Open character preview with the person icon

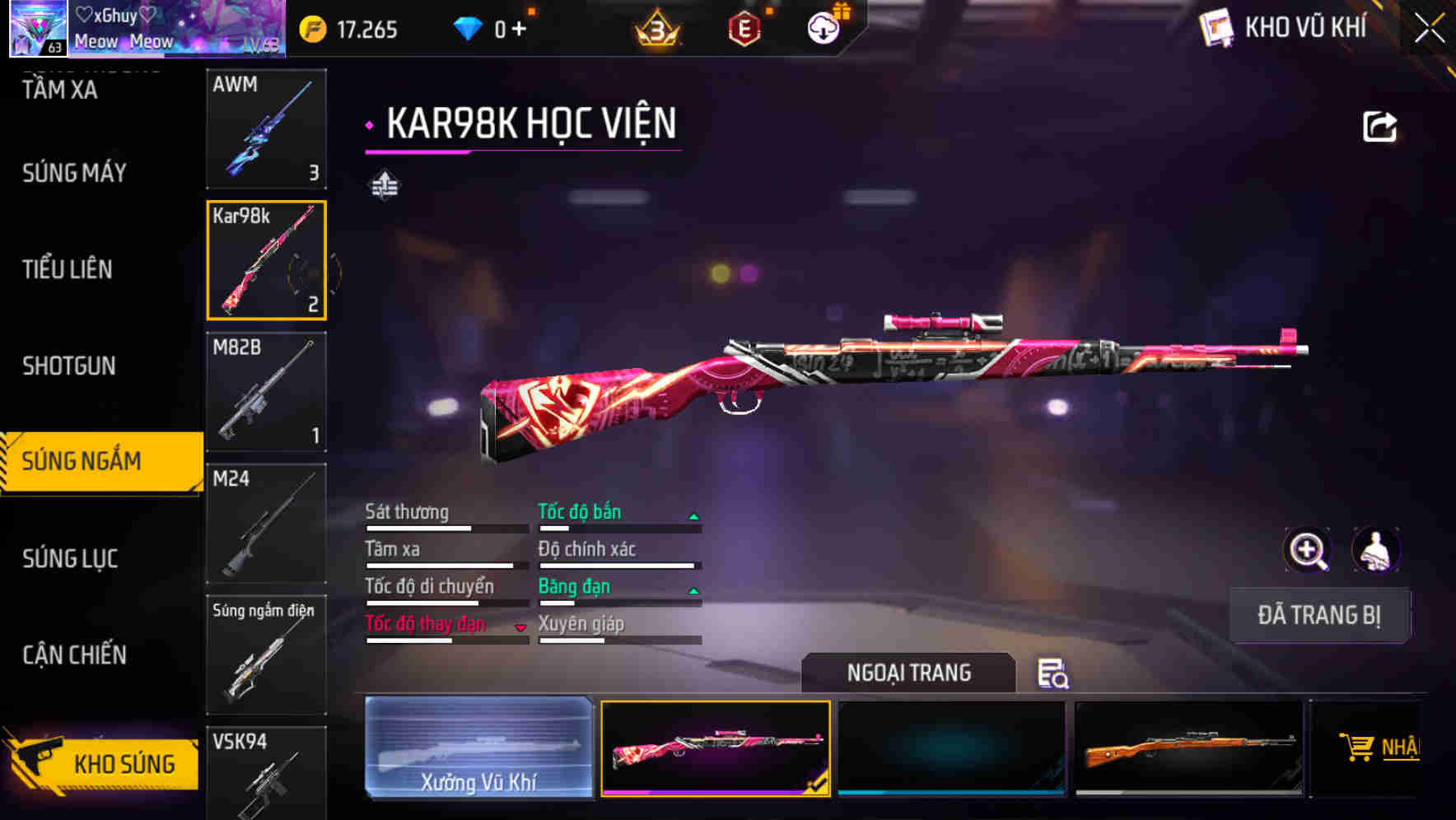click(1374, 550)
